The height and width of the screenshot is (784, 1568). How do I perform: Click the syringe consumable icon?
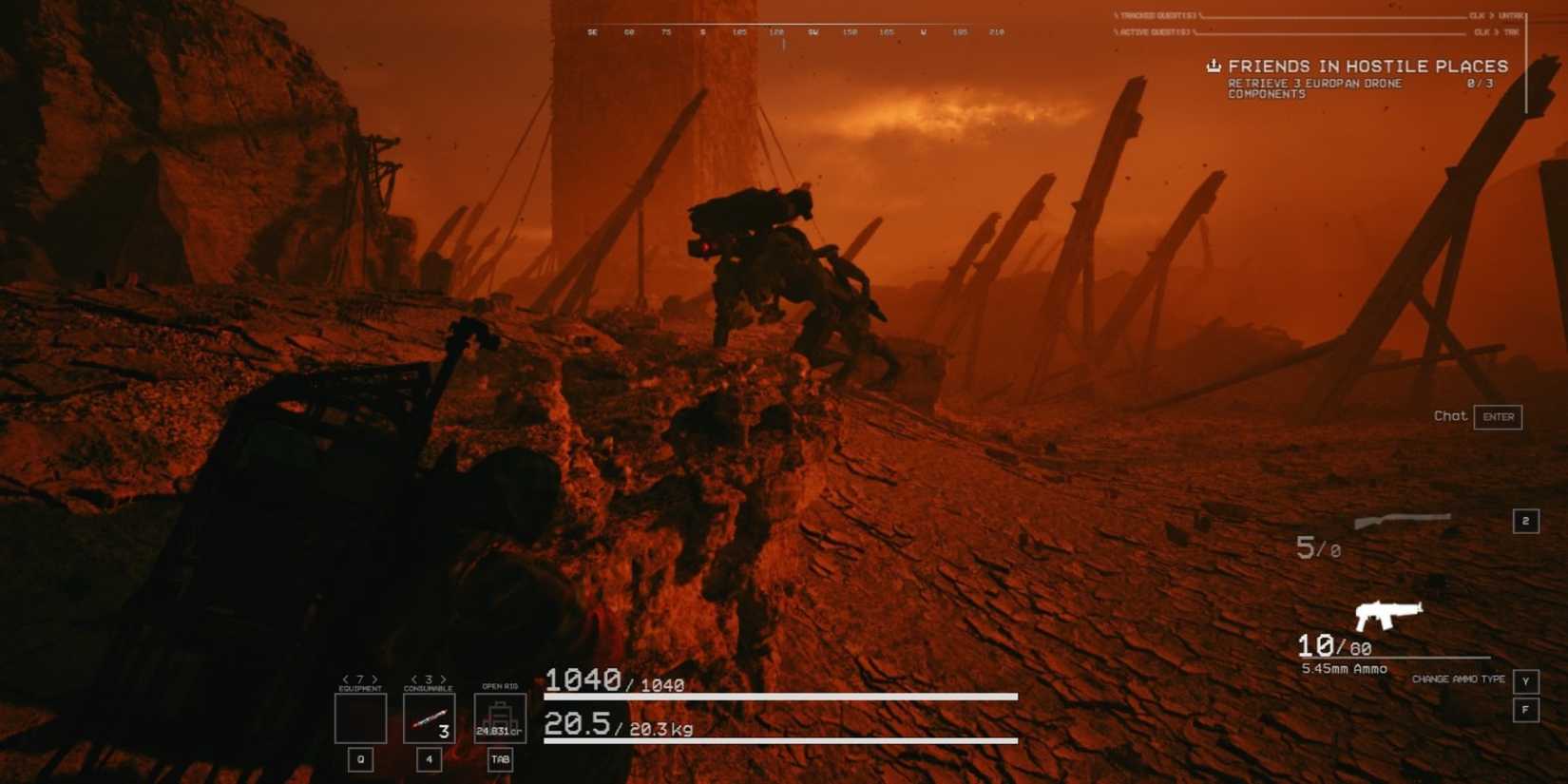428,719
